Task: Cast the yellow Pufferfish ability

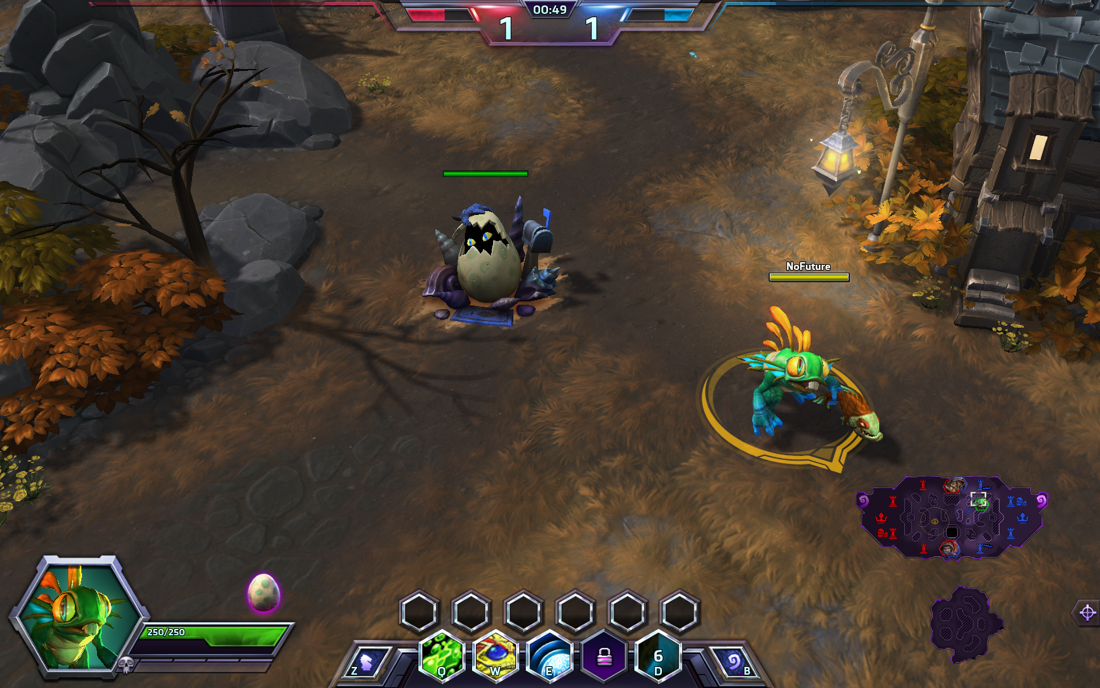Action: point(494,656)
